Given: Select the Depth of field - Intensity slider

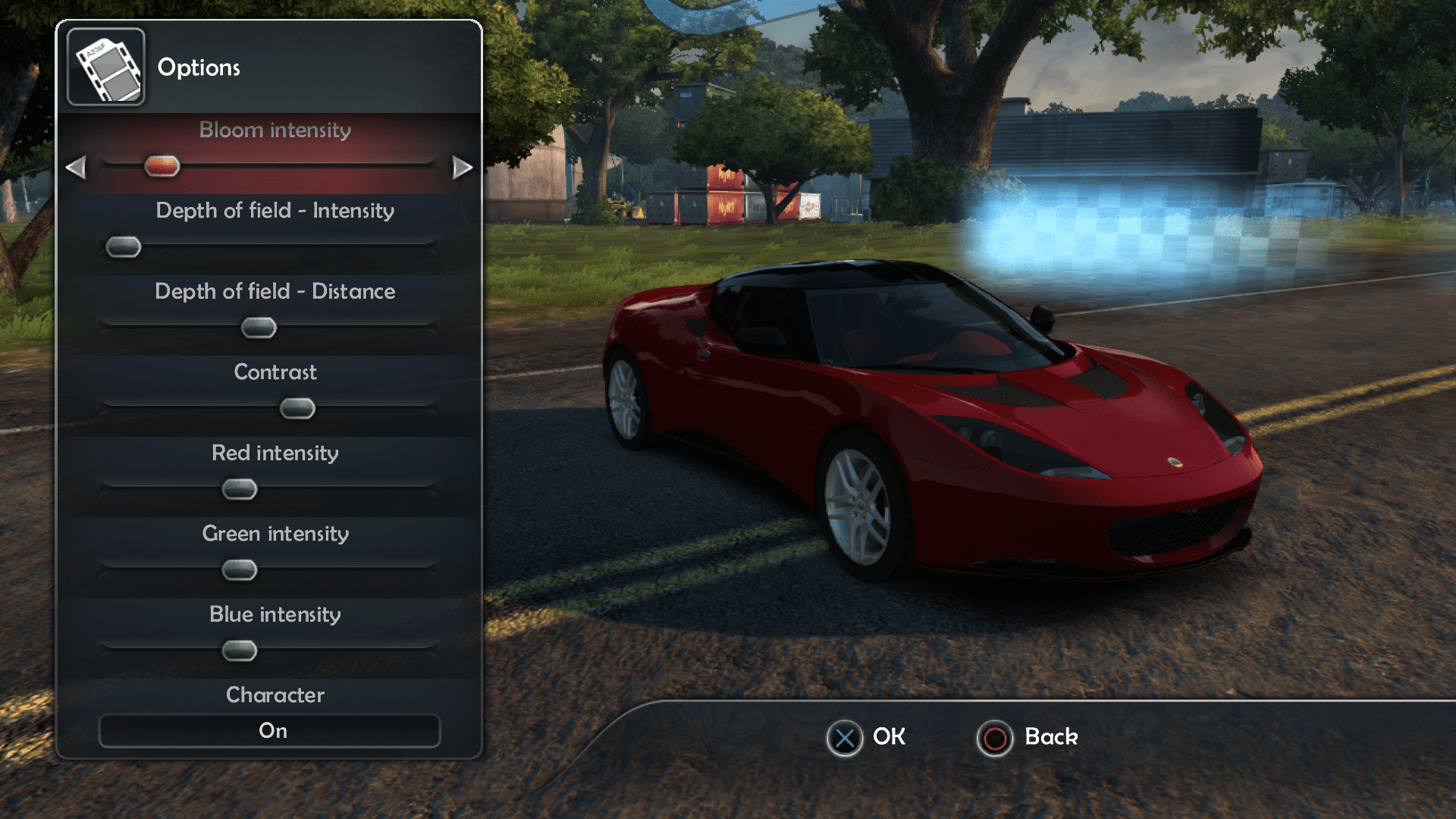Looking at the screenshot, I should 124,247.
